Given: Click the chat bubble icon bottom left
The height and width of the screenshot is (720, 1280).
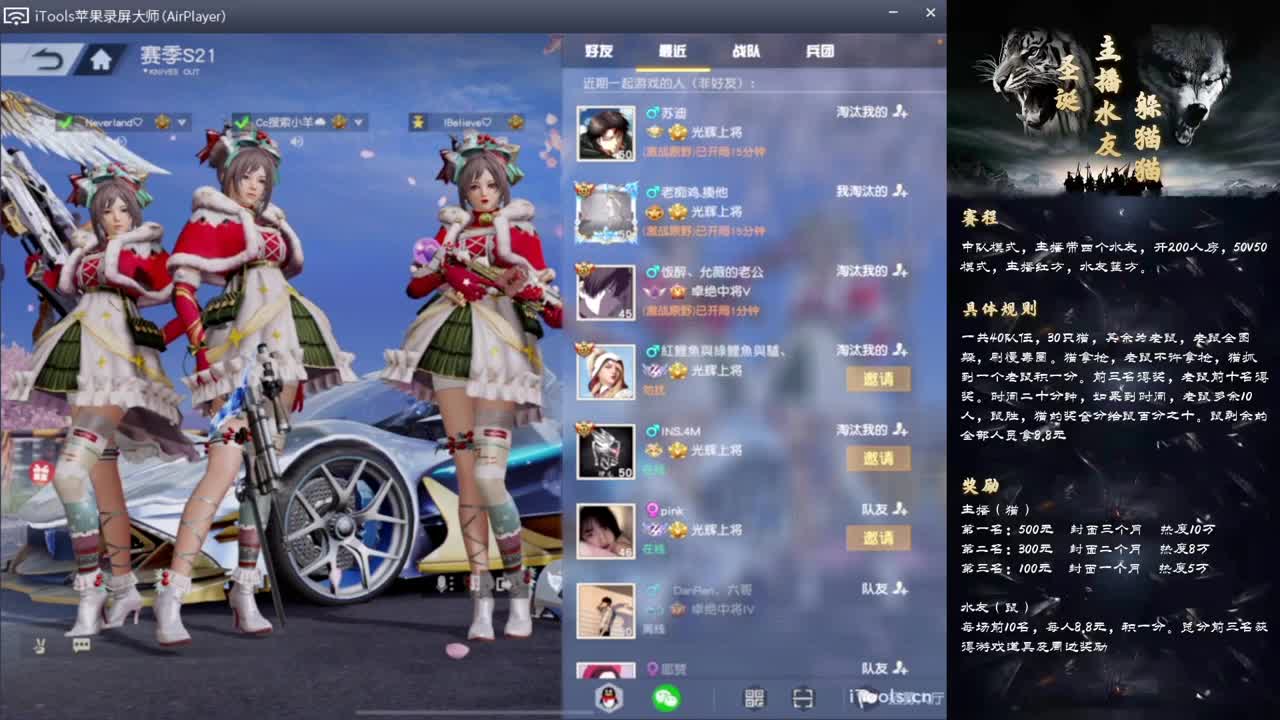Looking at the screenshot, I should point(82,645).
